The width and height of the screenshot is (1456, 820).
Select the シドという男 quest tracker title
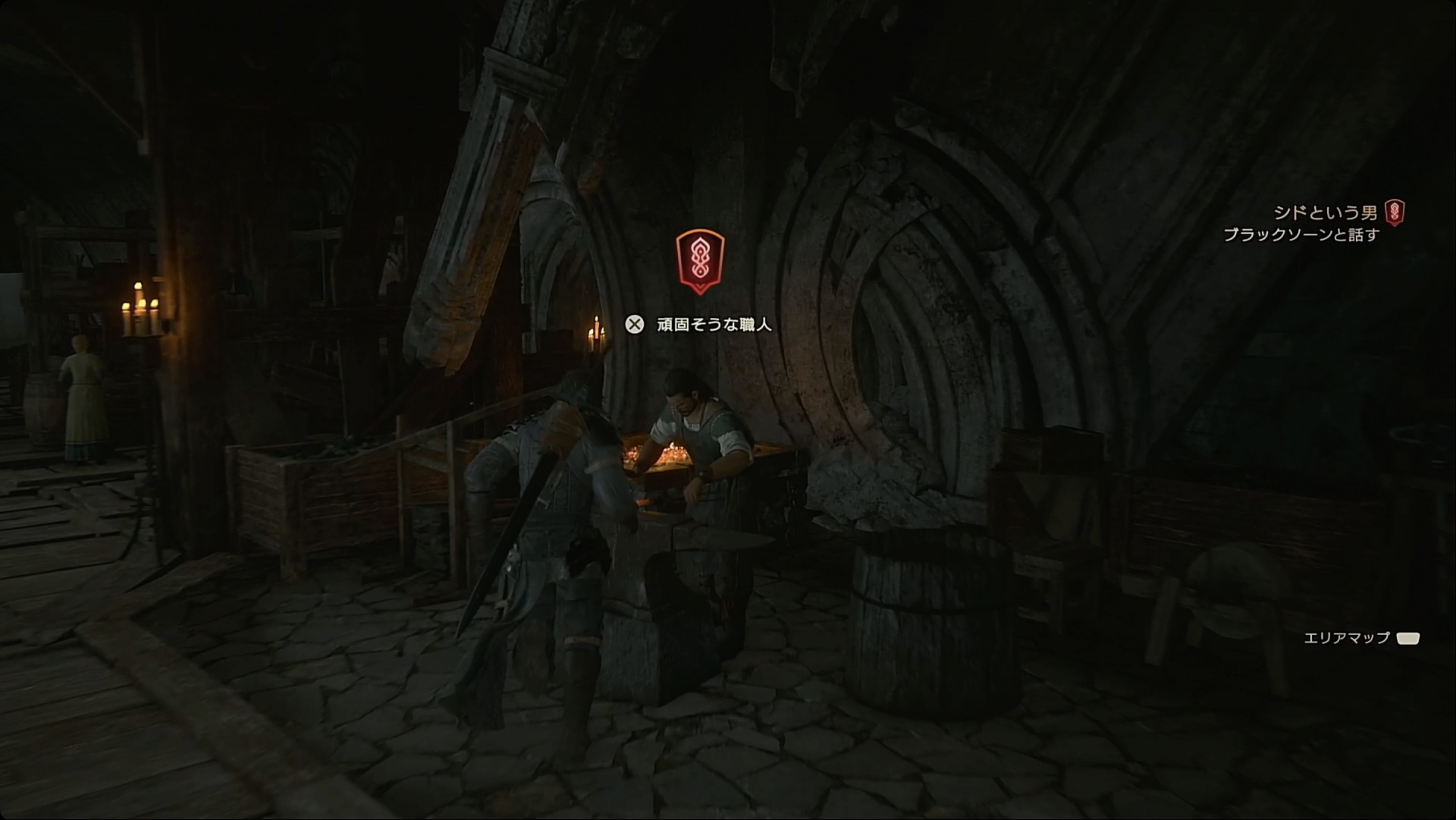pos(1326,213)
